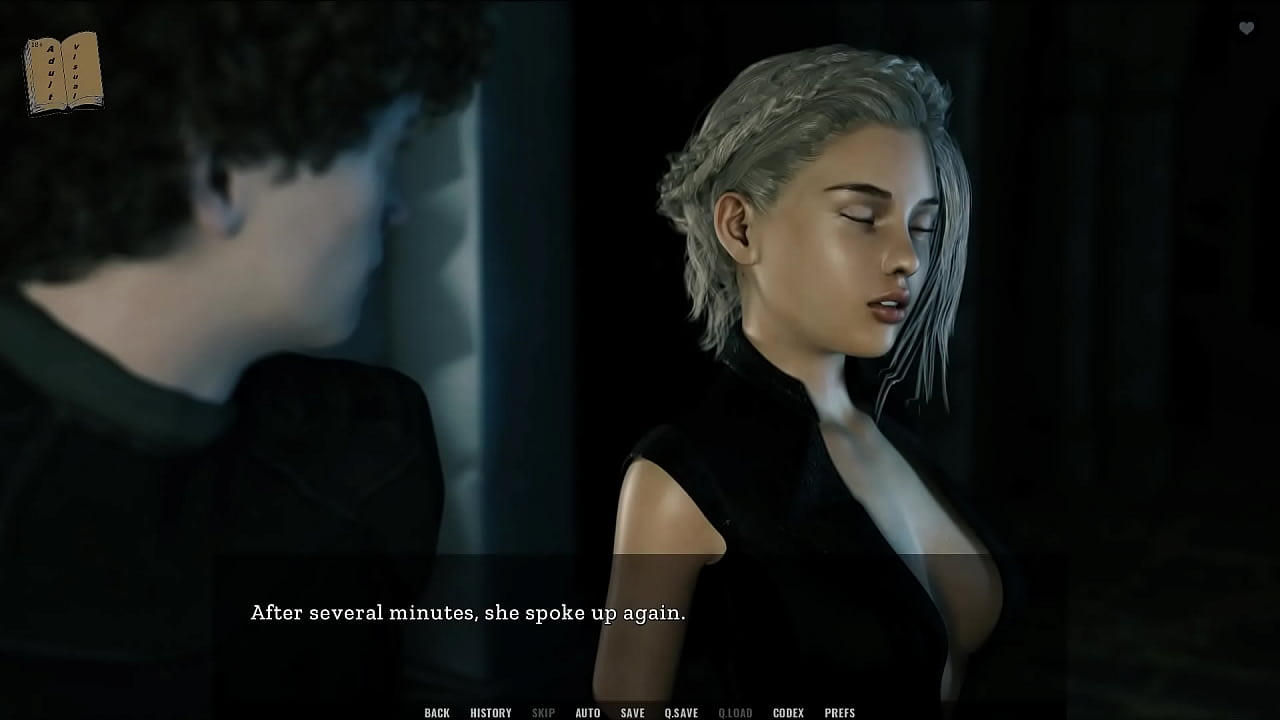Click the heart icon in the corner
The height and width of the screenshot is (720, 1280).
coord(1246,29)
